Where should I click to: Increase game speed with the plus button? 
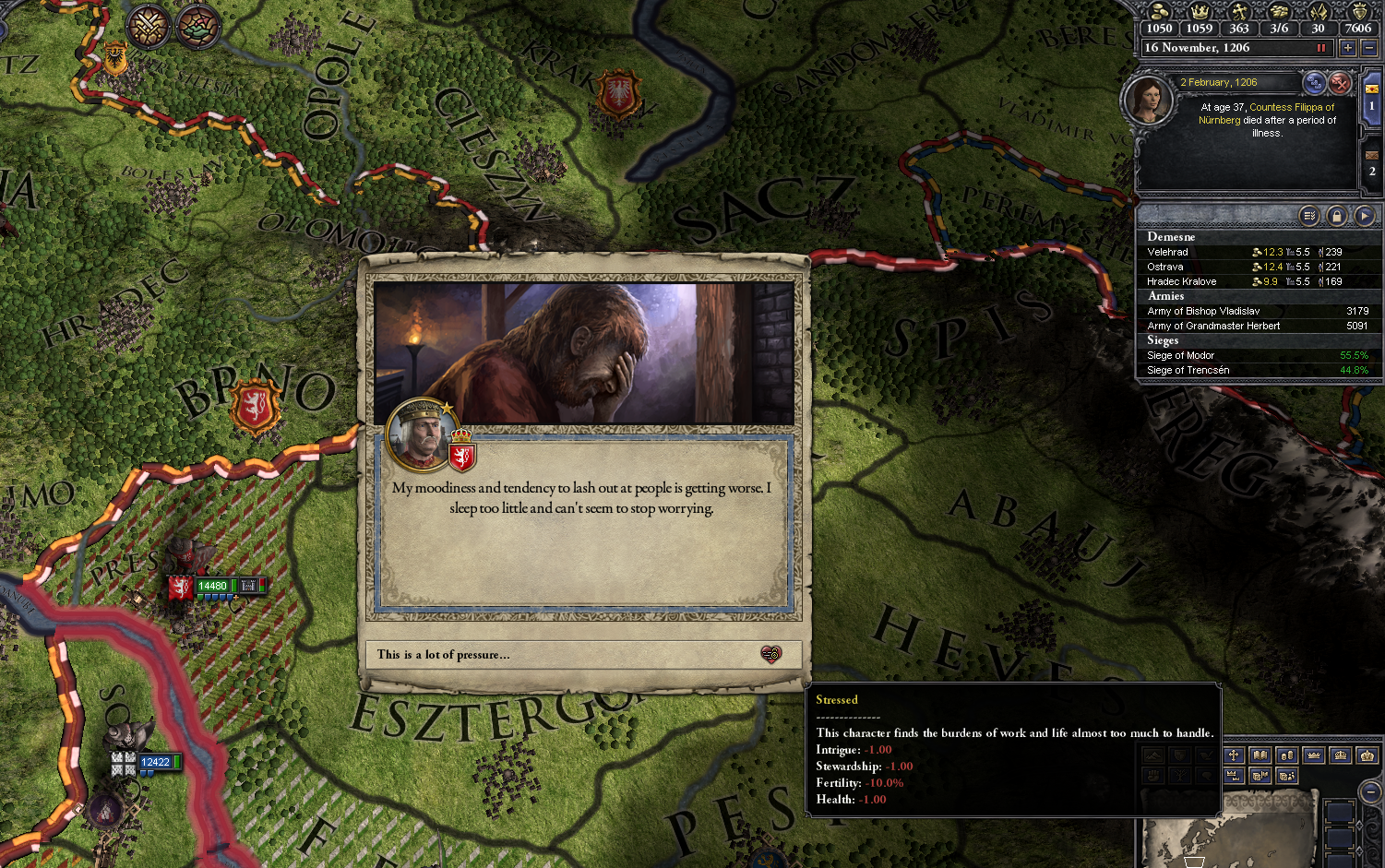pos(1348,48)
